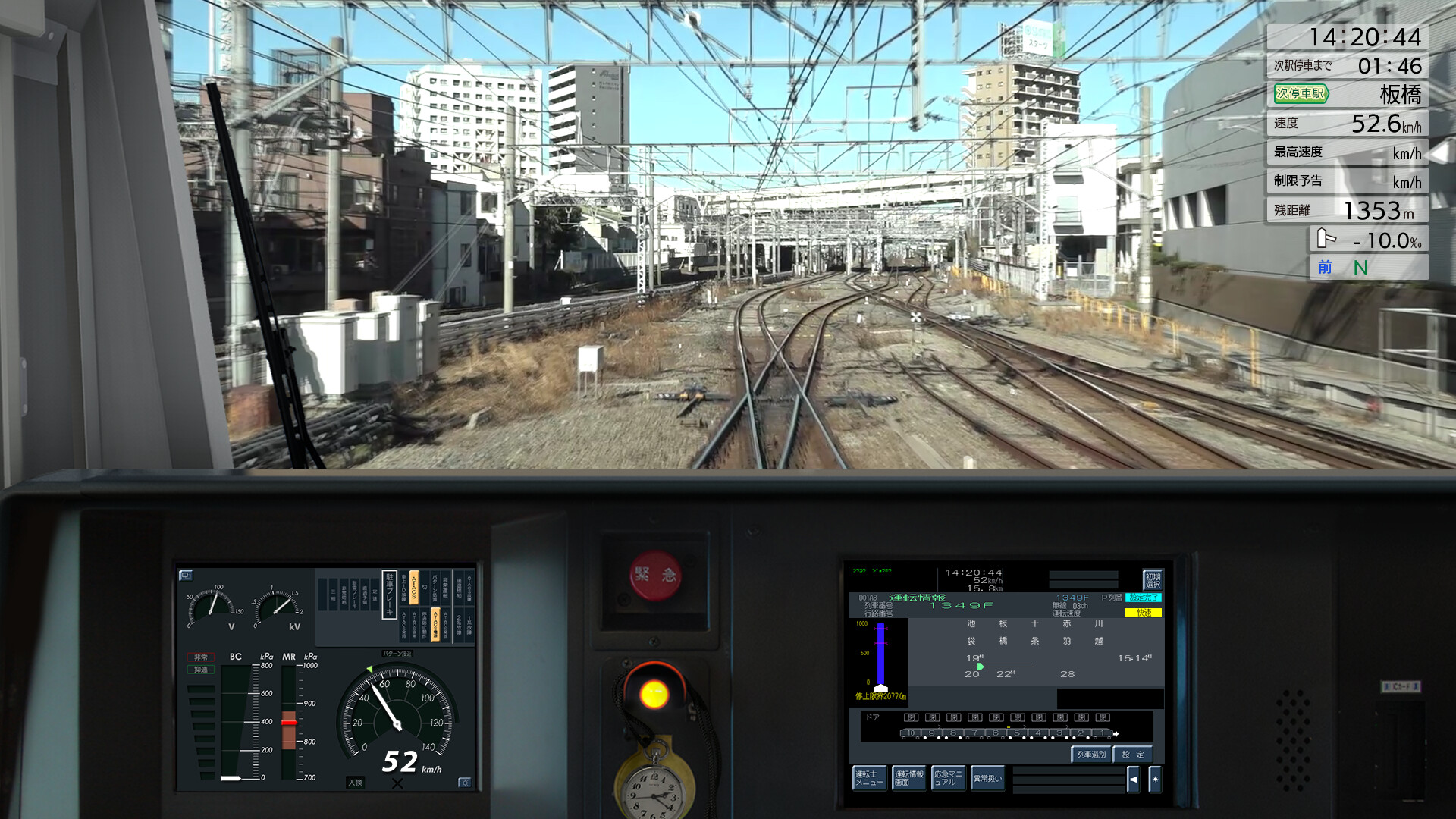Open the 運転士メニュー driver menu

pyautogui.click(x=870, y=778)
